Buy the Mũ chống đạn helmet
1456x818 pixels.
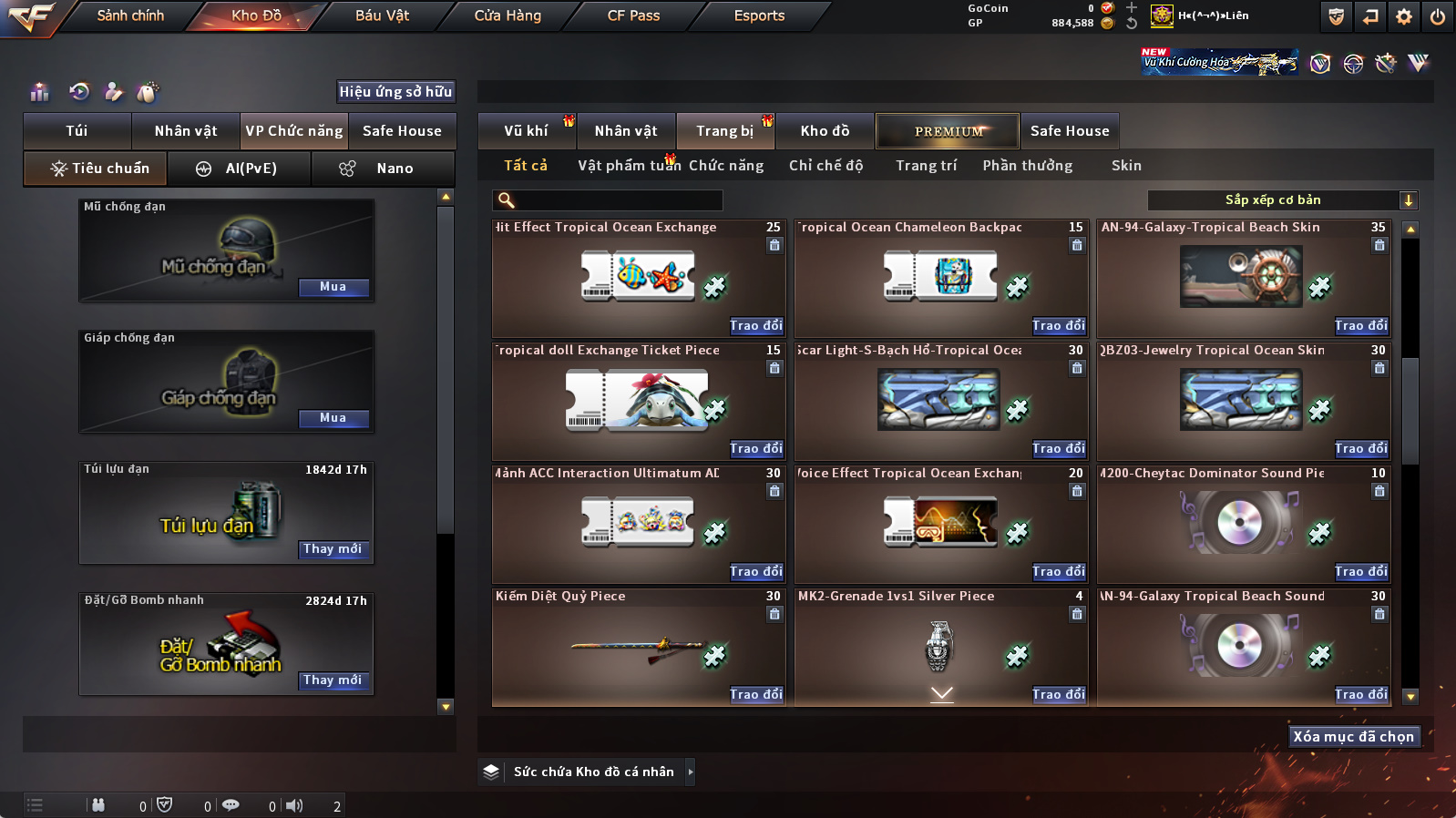333,287
